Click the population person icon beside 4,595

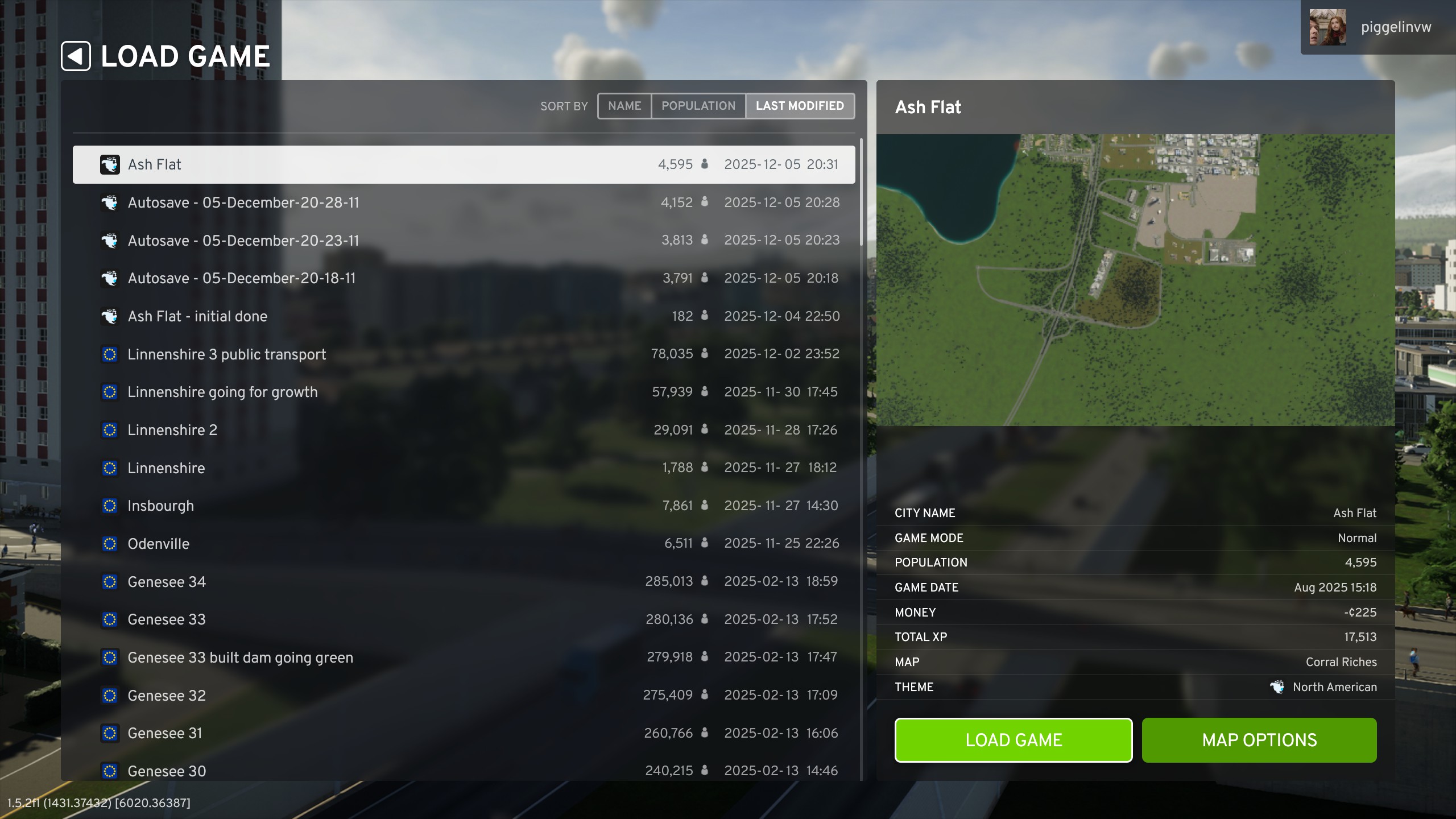[704, 164]
